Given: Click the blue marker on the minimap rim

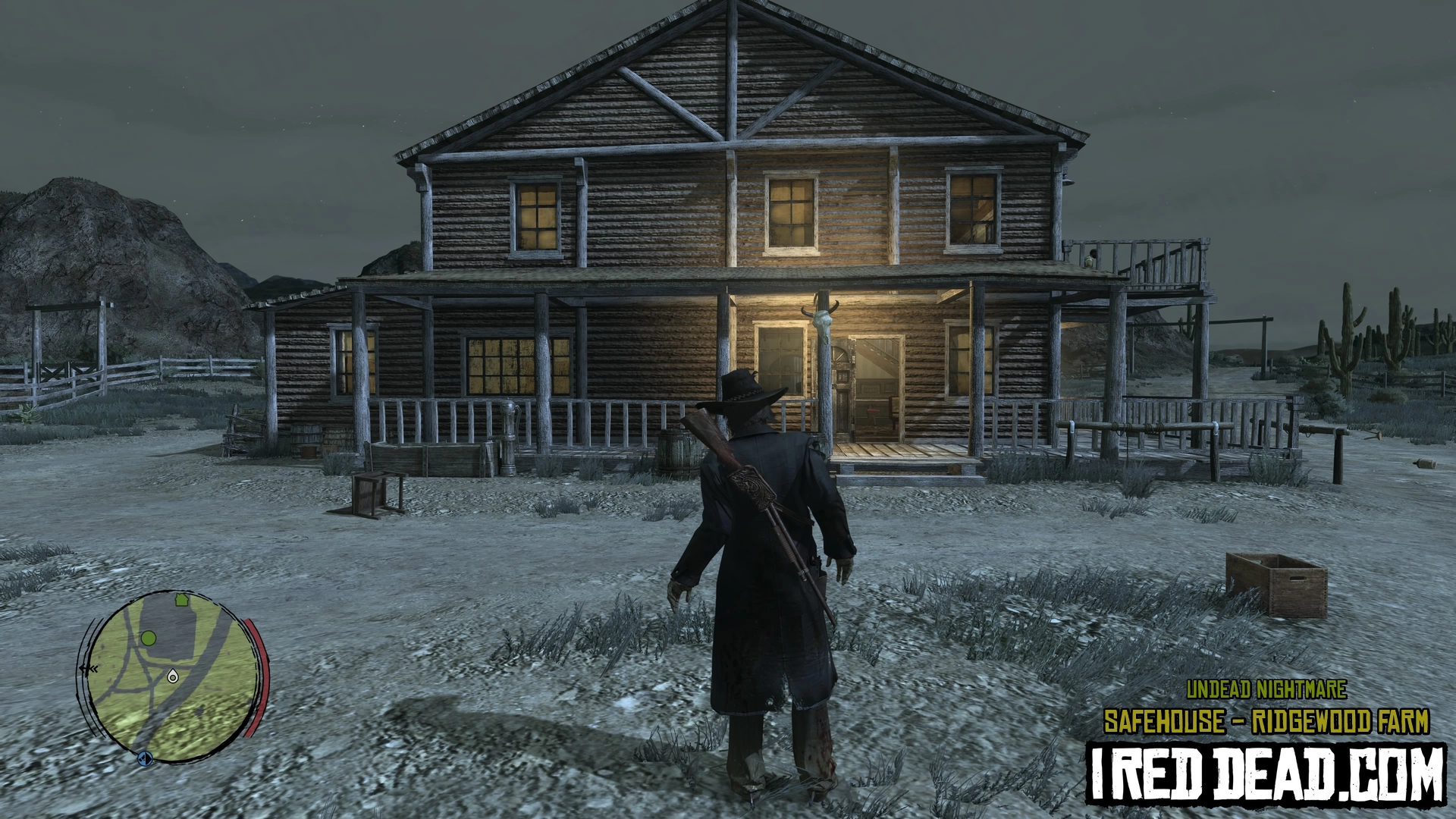Looking at the screenshot, I should (144, 758).
